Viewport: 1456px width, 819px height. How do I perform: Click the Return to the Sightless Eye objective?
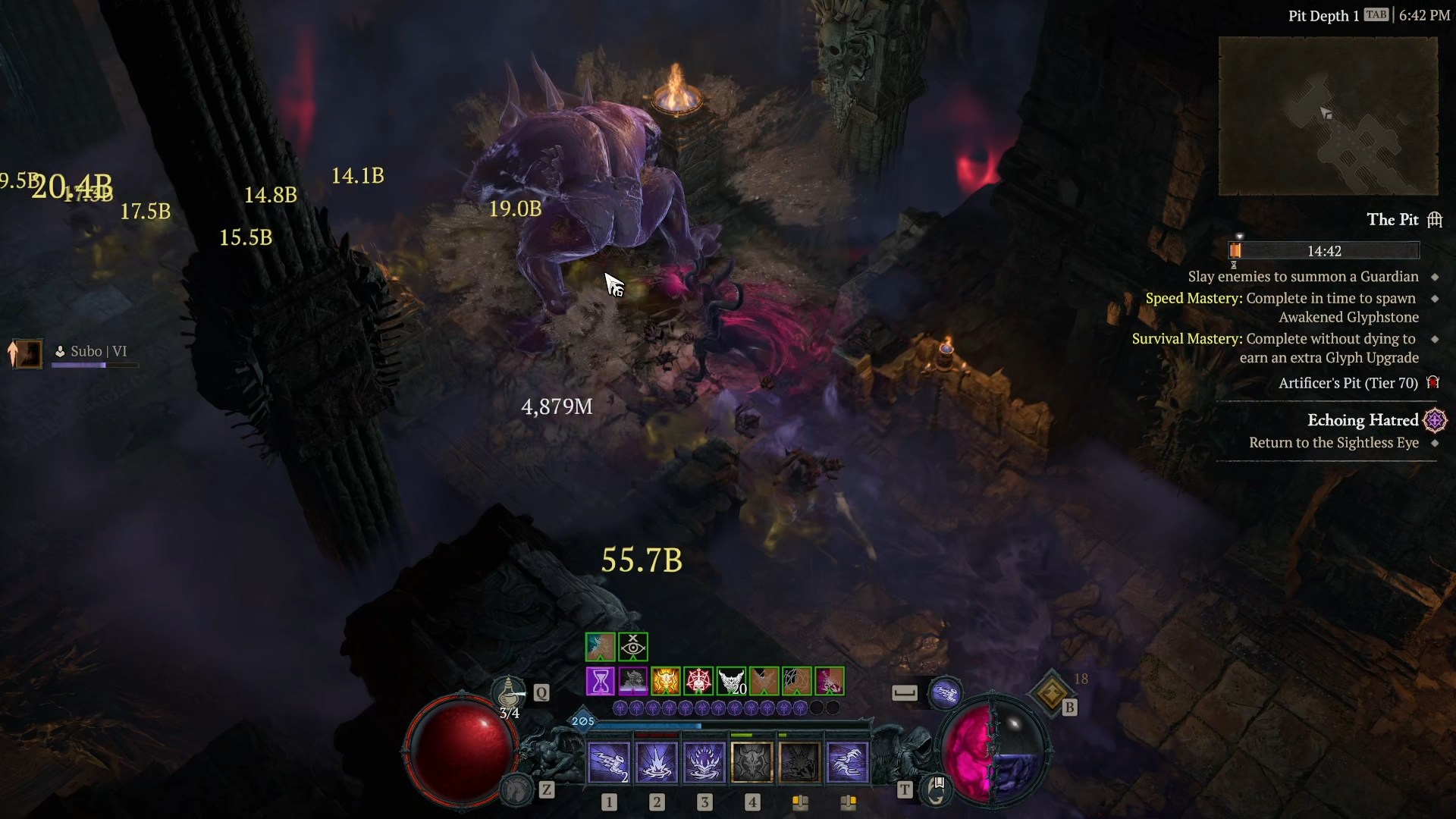(1334, 443)
